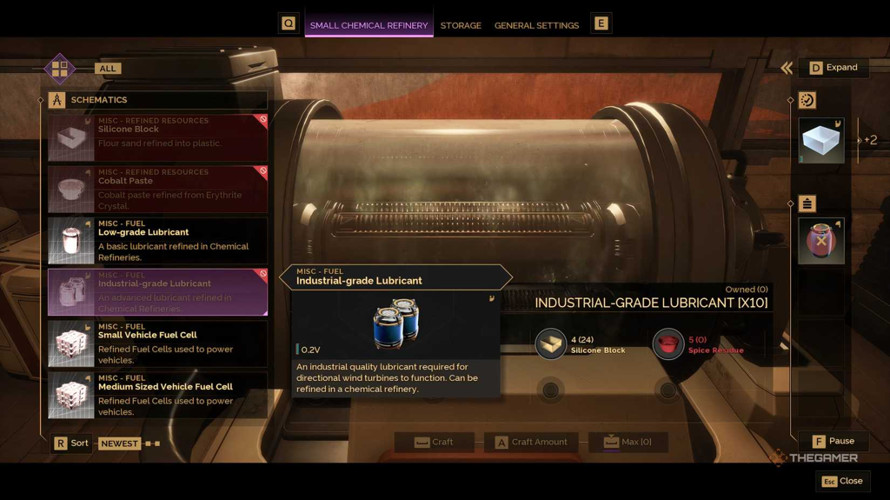
Task: Open the Craft Amount option
Action: tap(530, 442)
